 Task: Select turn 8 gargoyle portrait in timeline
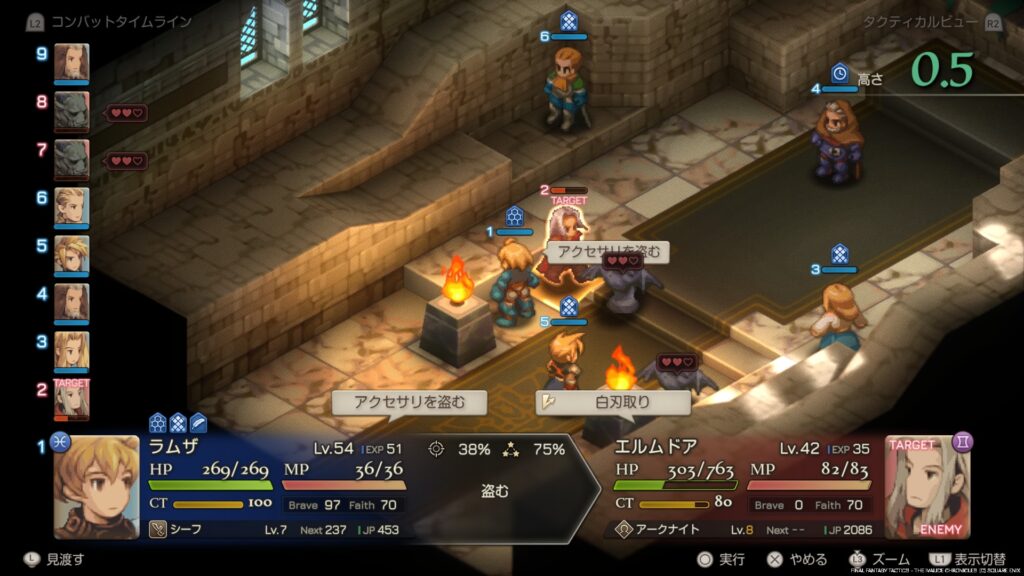point(71,112)
